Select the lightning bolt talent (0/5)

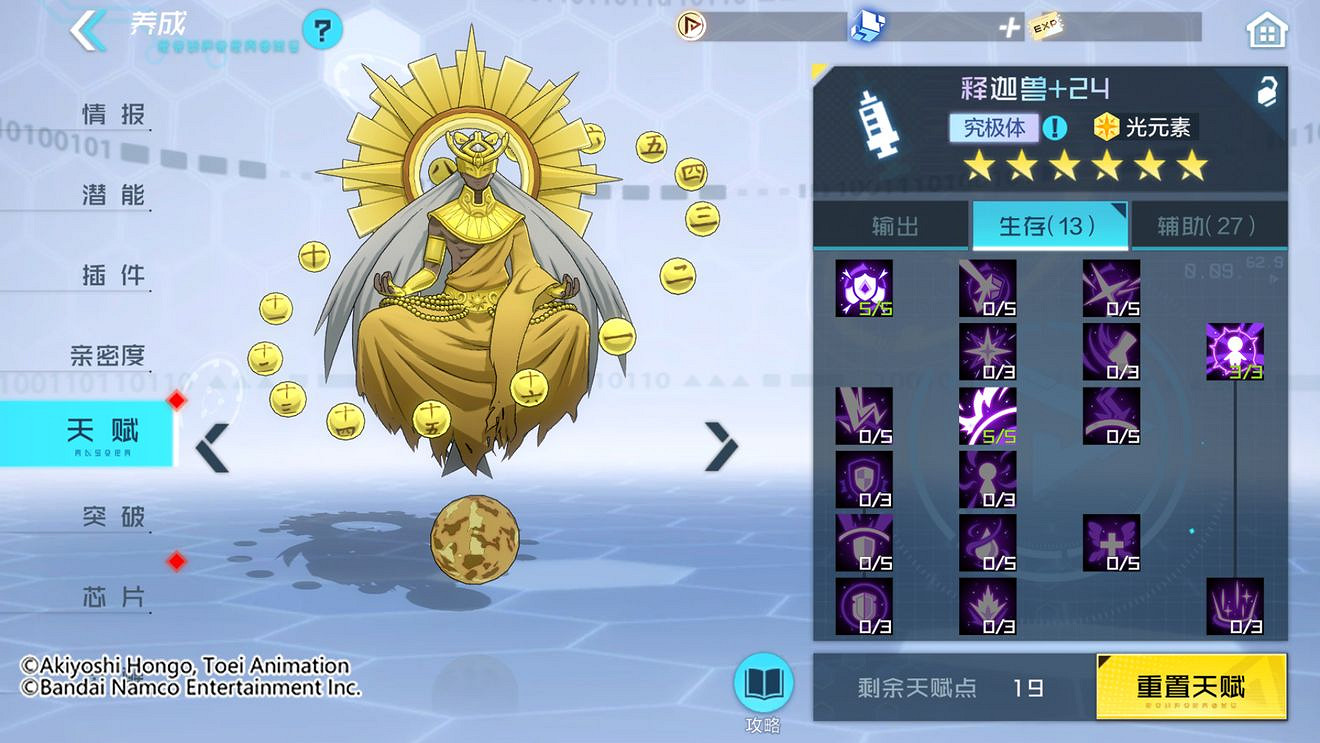tap(864, 416)
